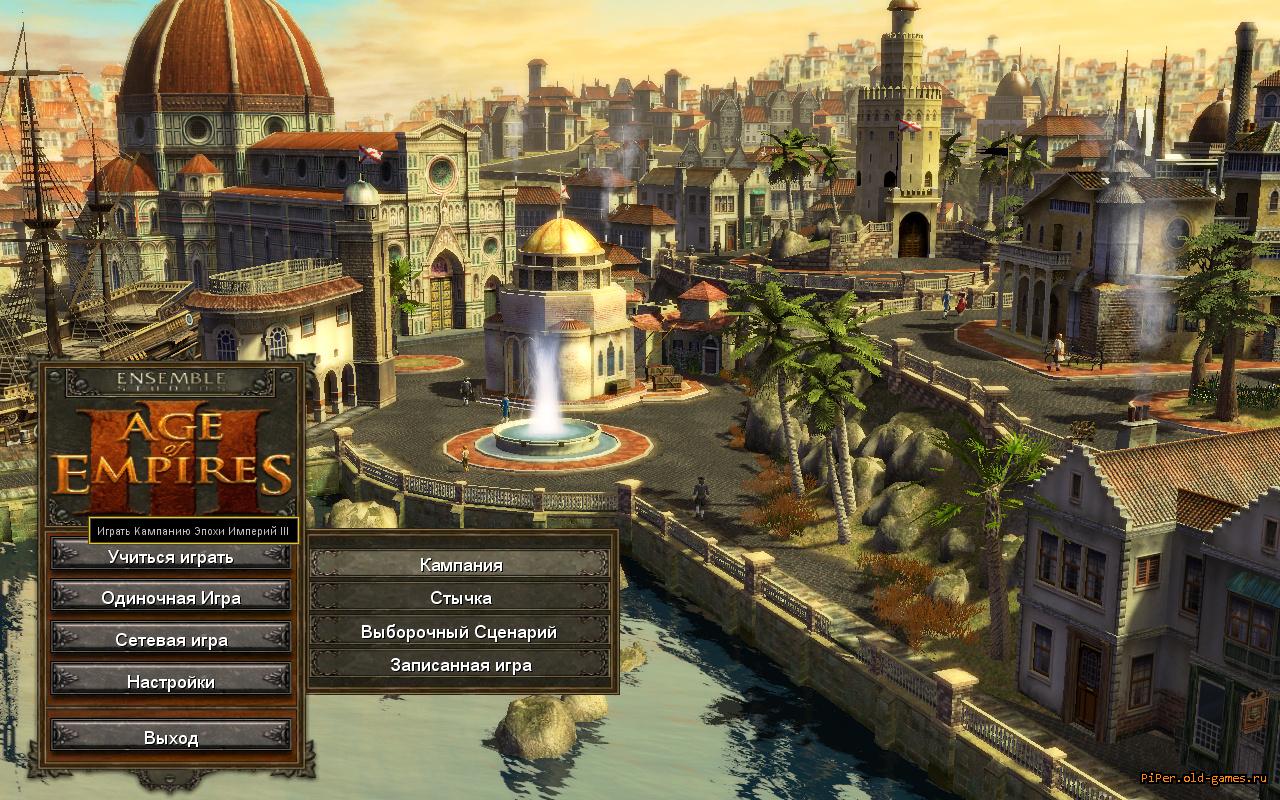This screenshot has width=1280, height=800.
Task: Select Выборочный Сценарий from the submenu
Action: (x=460, y=632)
